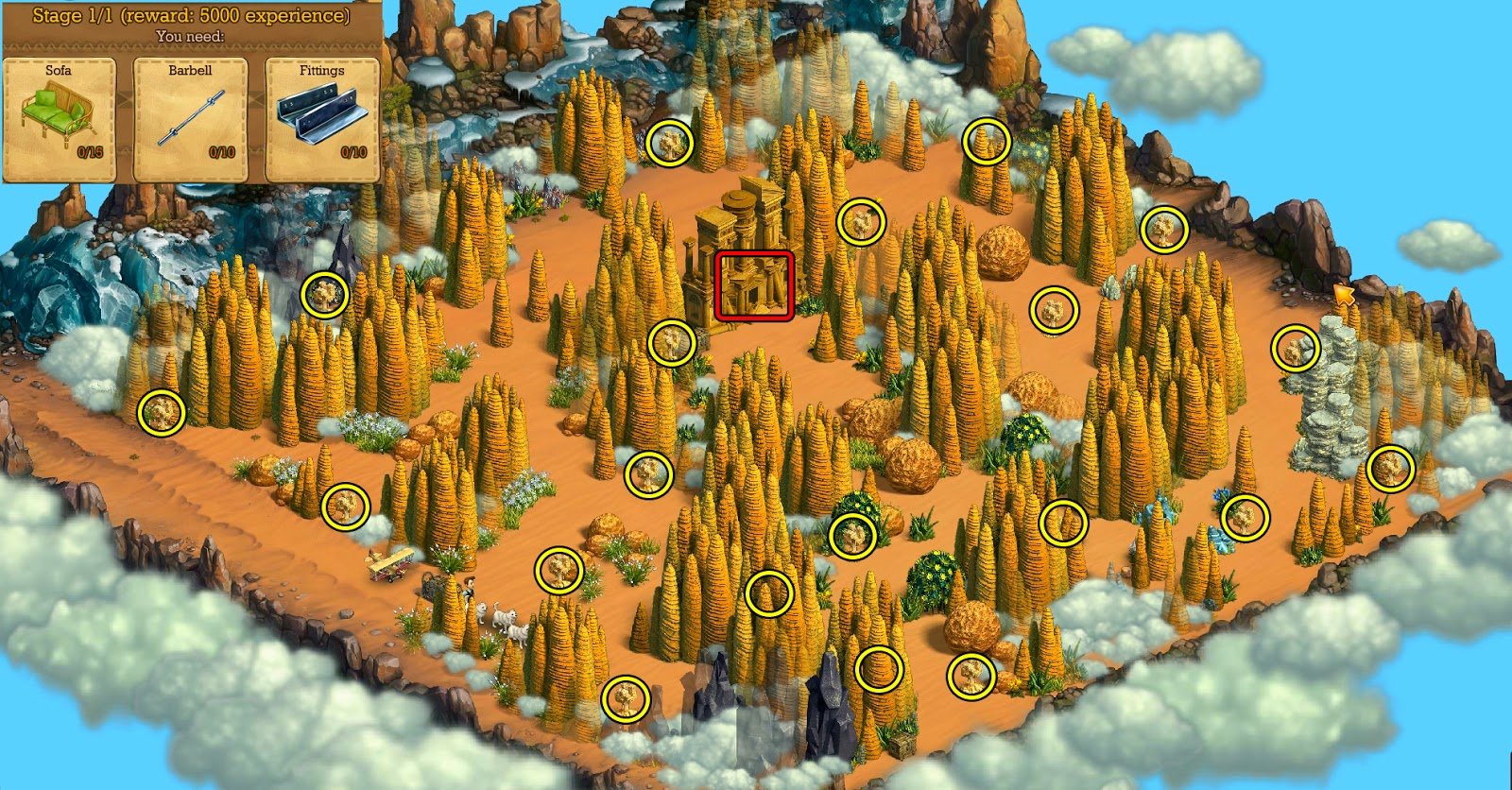Choose the Barbell requirement tile
The image size is (1512, 790).
click(190, 119)
